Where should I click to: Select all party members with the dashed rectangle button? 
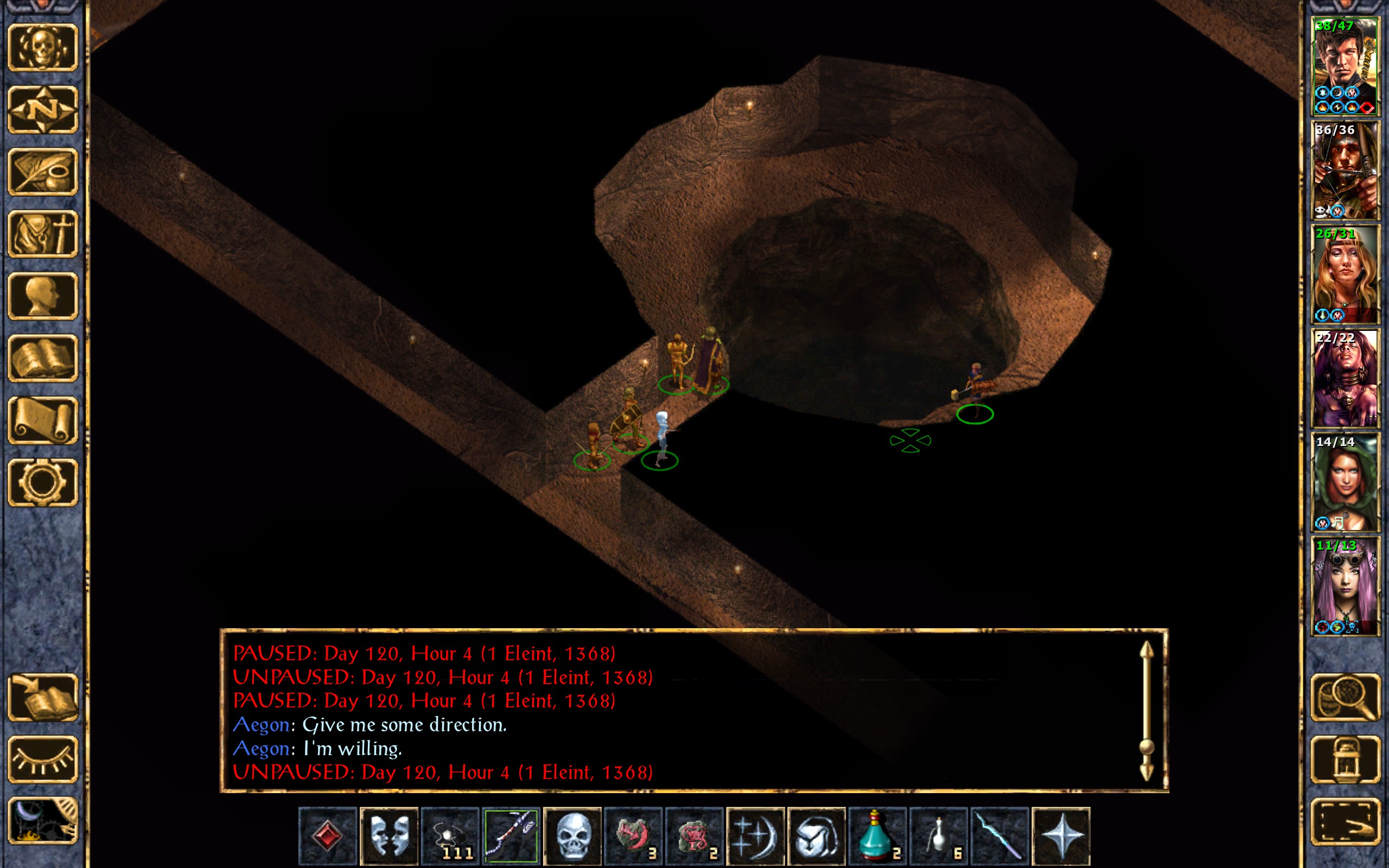pos(1345,821)
